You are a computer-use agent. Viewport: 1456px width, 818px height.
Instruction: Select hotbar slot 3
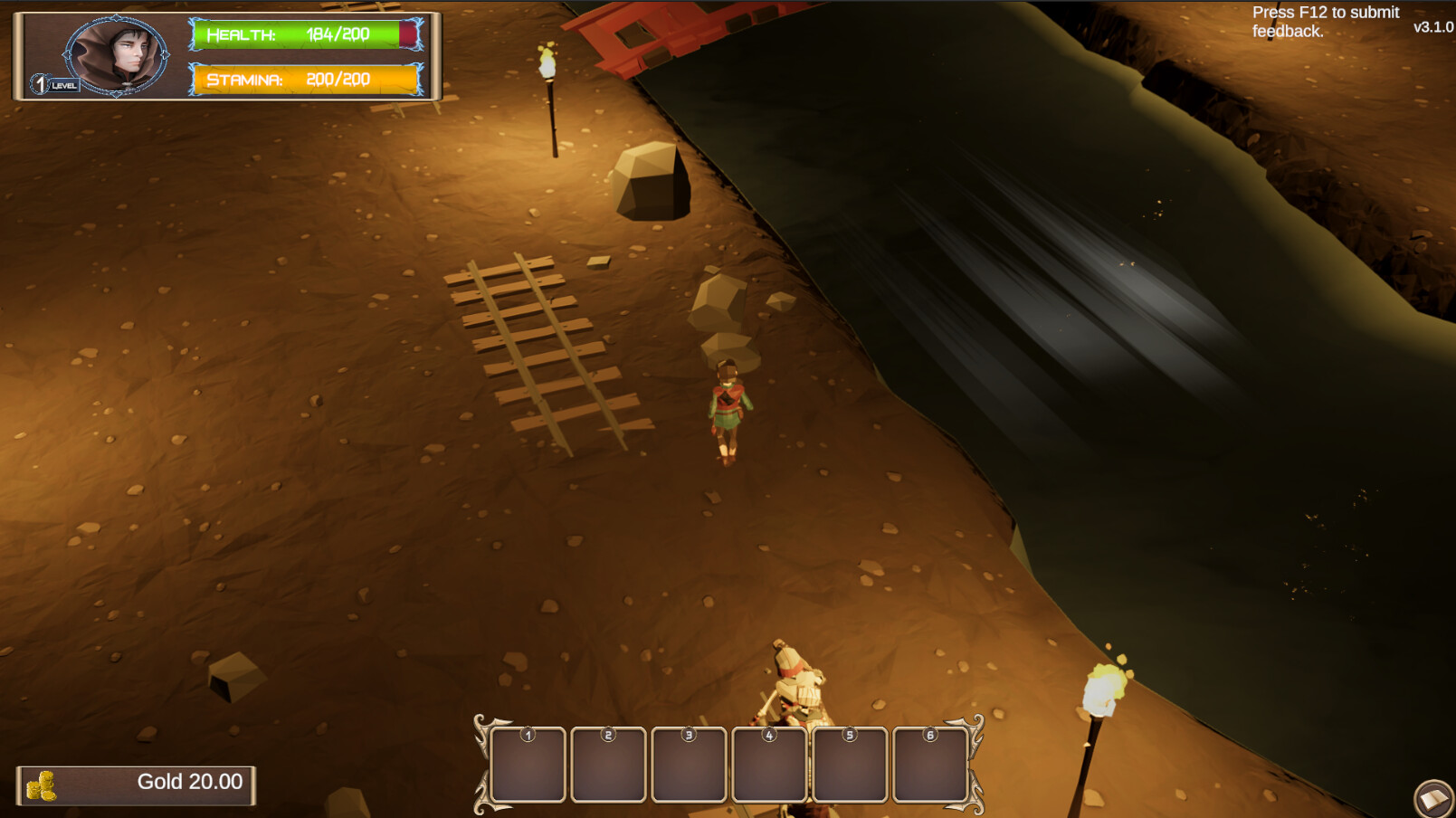[x=690, y=765]
